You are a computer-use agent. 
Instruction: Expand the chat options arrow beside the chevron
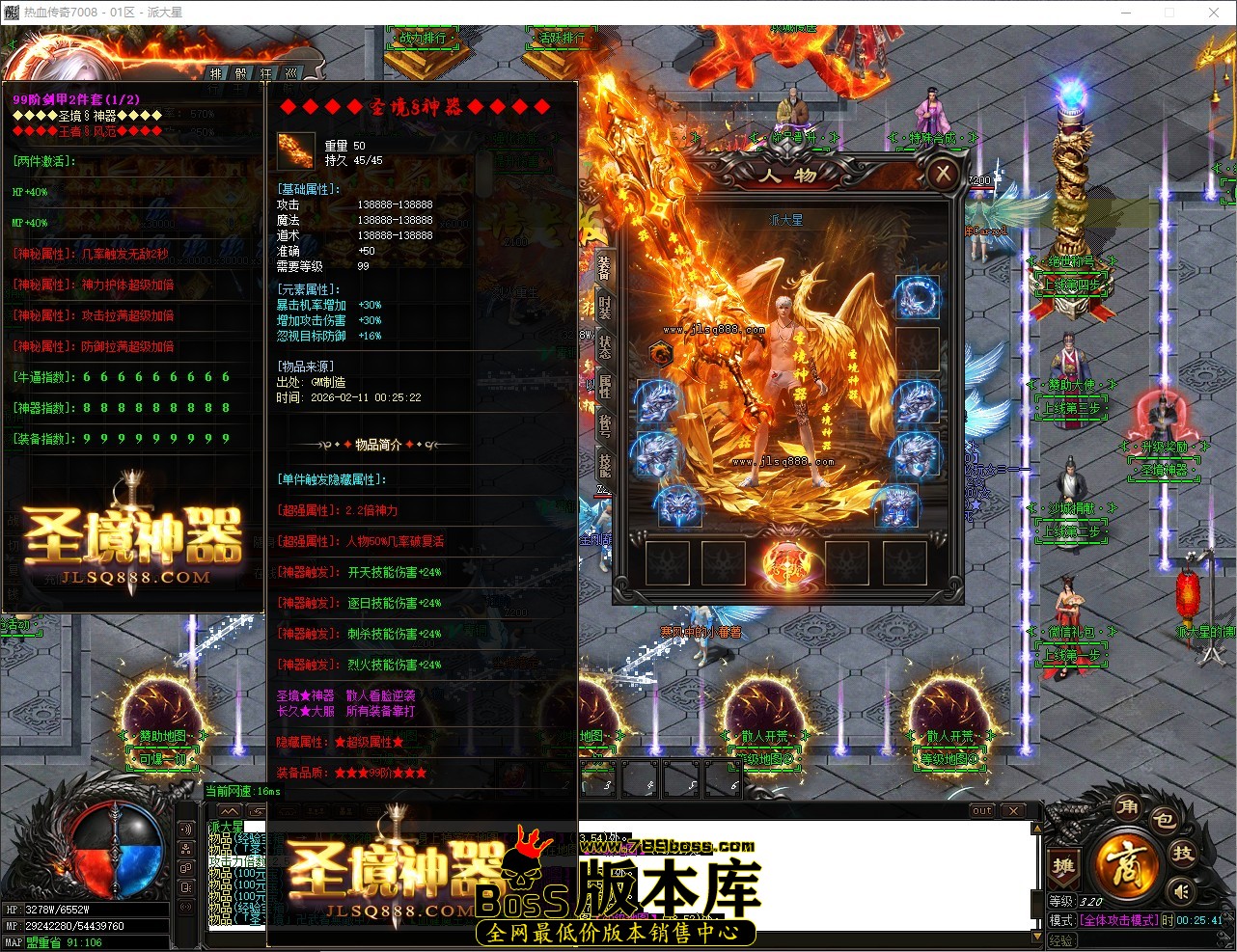click(x=257, y=811)
